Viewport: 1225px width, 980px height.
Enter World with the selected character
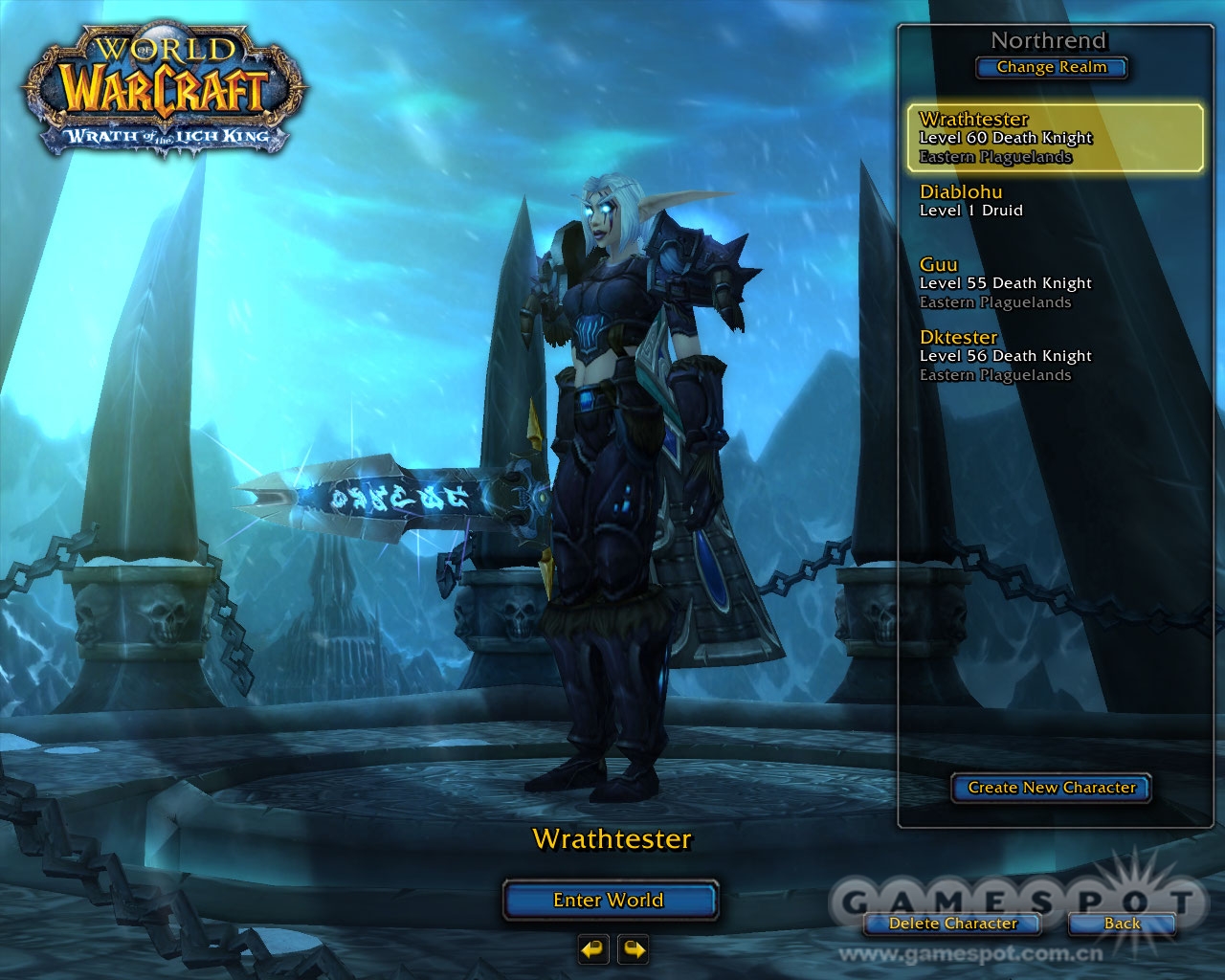[x=610, y=901]
